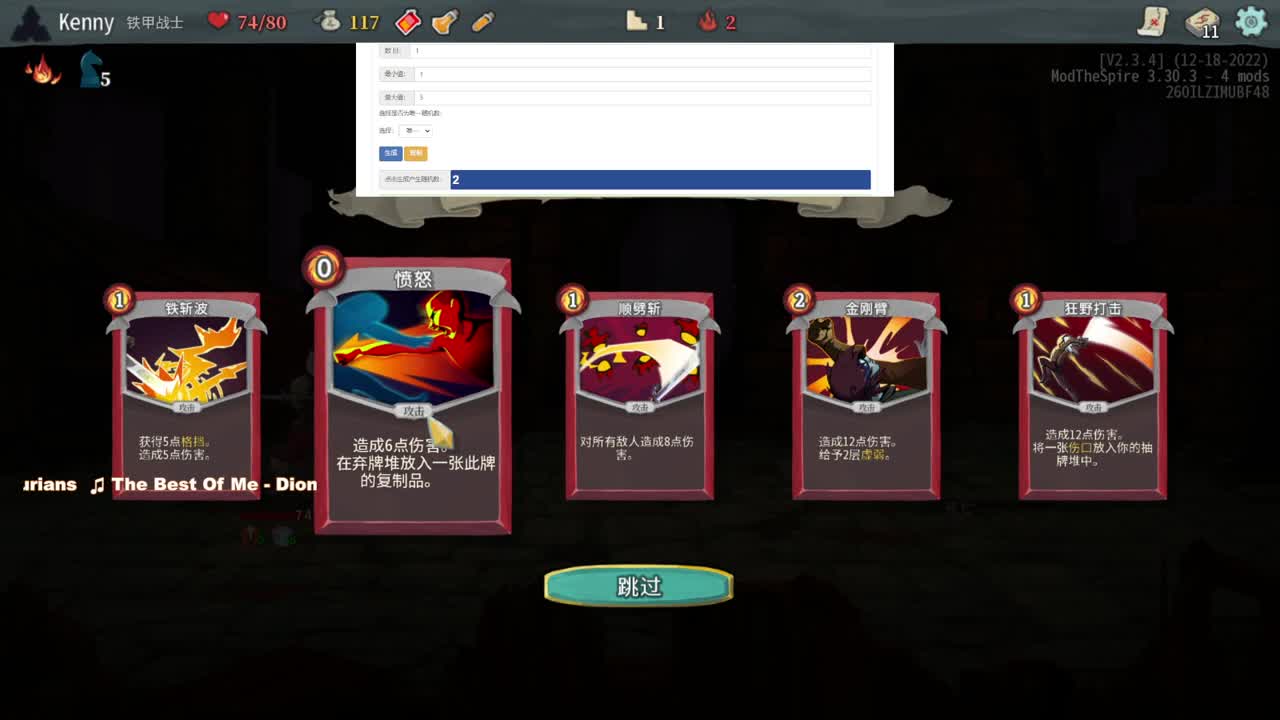Select the 金刚臂 card costing 2
Screen dimensions: 1280x720
coord(864,395)
